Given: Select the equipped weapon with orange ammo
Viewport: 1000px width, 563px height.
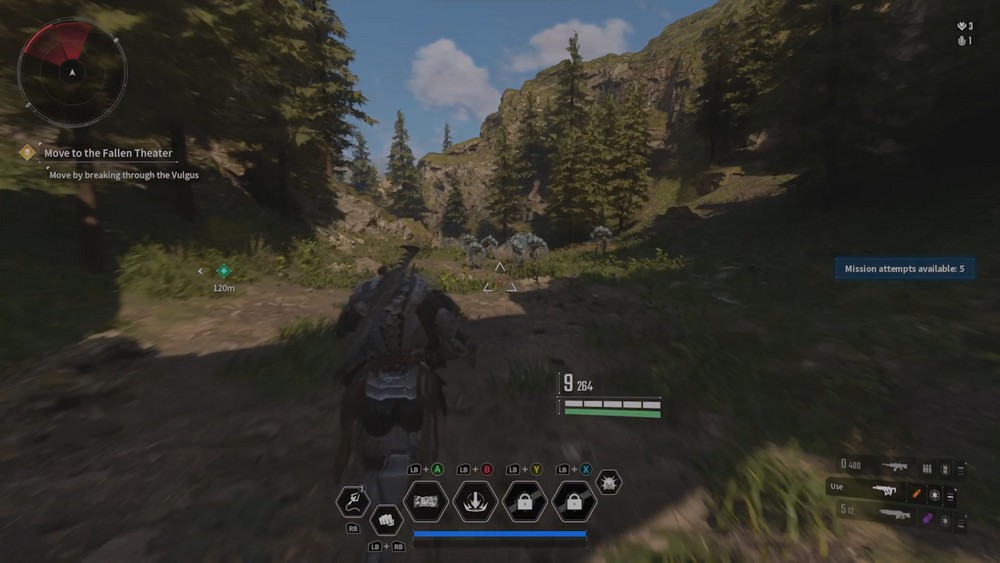Looking at the screenshot, I should pyautogui.click(x=884, y=491).
